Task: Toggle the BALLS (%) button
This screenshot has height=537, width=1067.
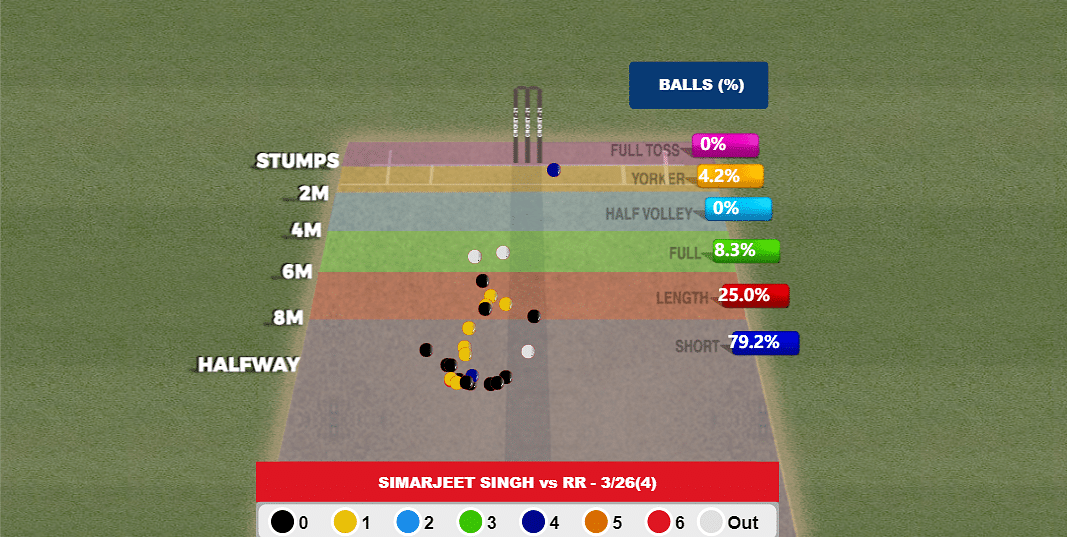Action: [698, 85]
